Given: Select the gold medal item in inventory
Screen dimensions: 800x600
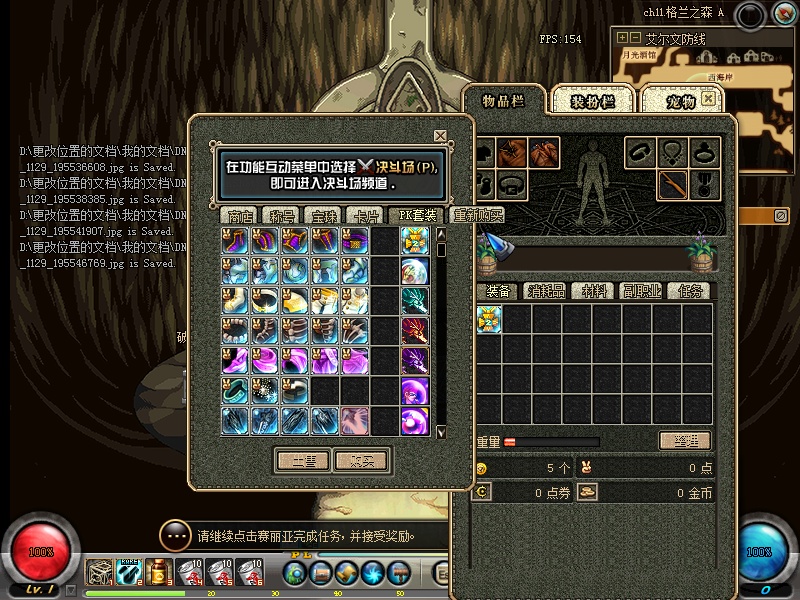Looking at the screenshot, I should (x=488, y=320).
